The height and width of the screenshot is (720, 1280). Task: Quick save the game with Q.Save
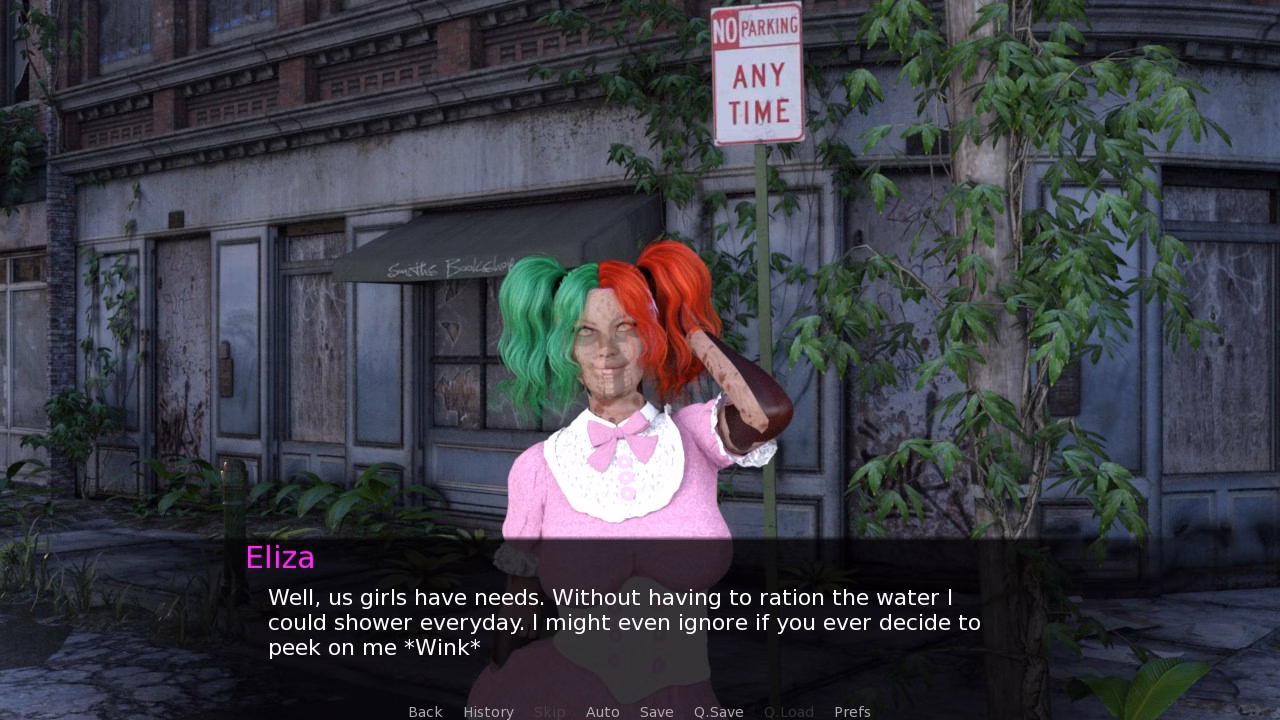[x=718, y=711]
